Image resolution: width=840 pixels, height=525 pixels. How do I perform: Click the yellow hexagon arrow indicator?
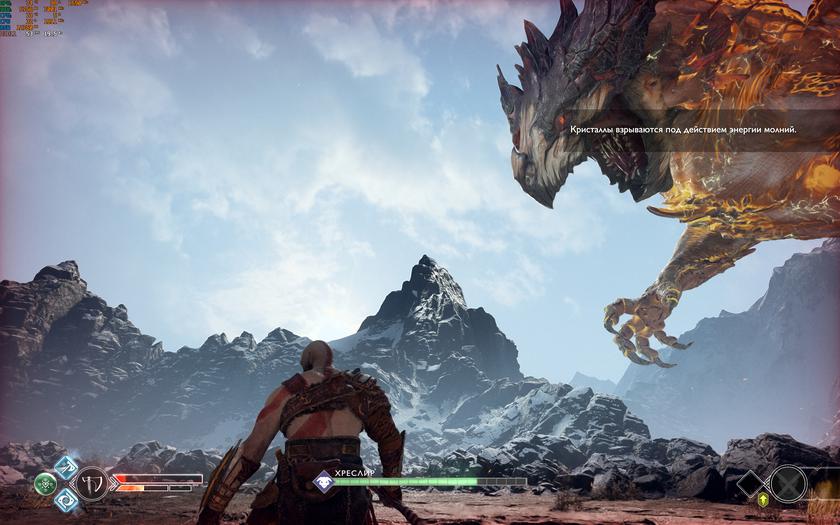coord(764,499)
